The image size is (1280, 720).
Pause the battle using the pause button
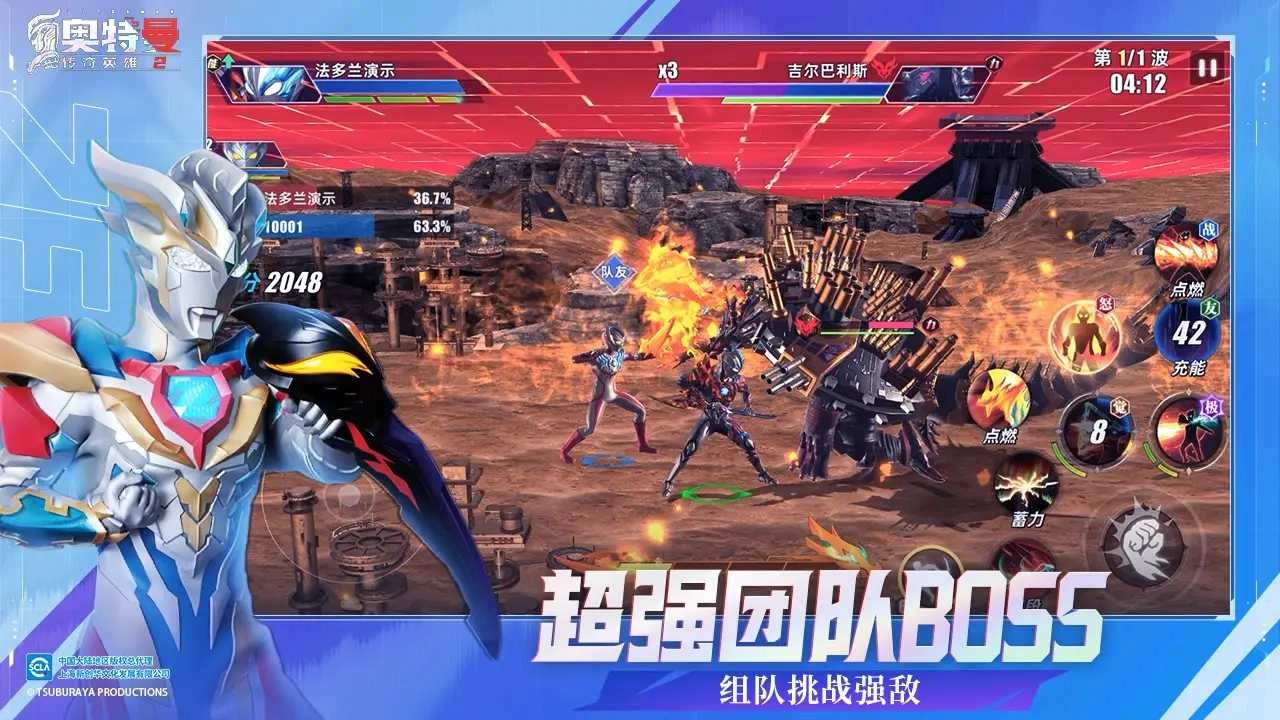coord(1207,69)
